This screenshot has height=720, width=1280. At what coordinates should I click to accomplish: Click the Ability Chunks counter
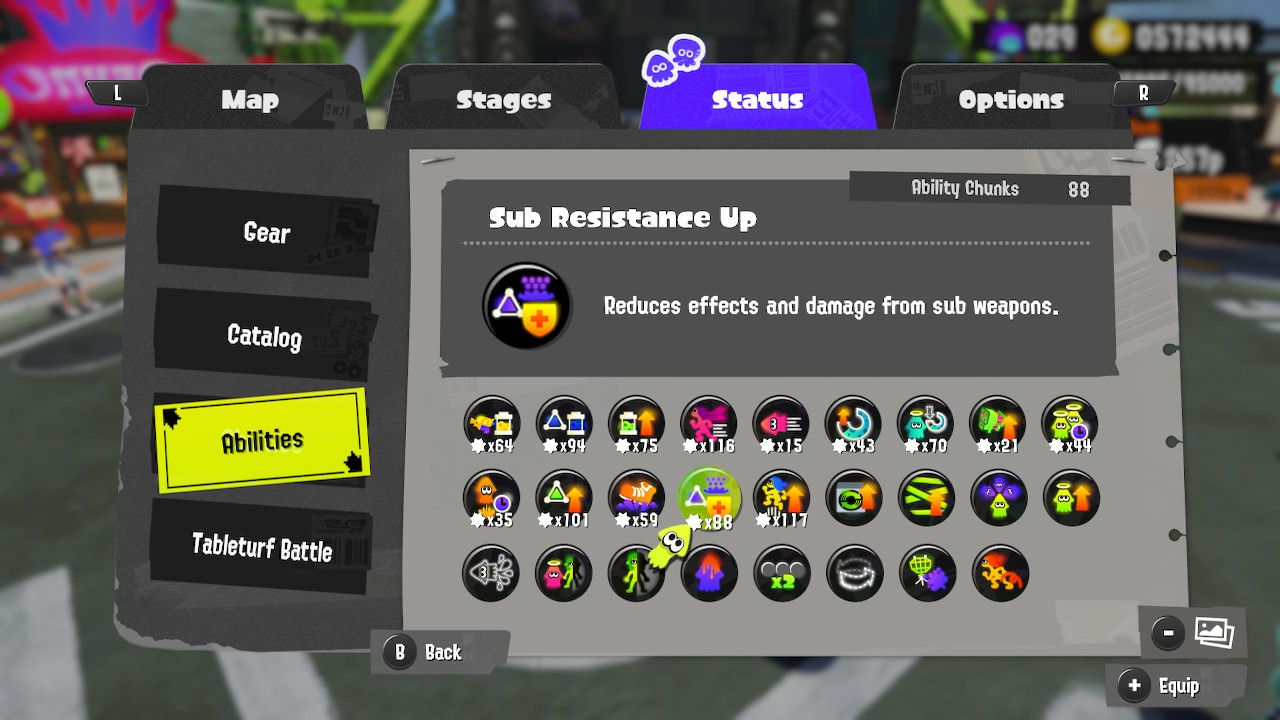coord(989,188)
